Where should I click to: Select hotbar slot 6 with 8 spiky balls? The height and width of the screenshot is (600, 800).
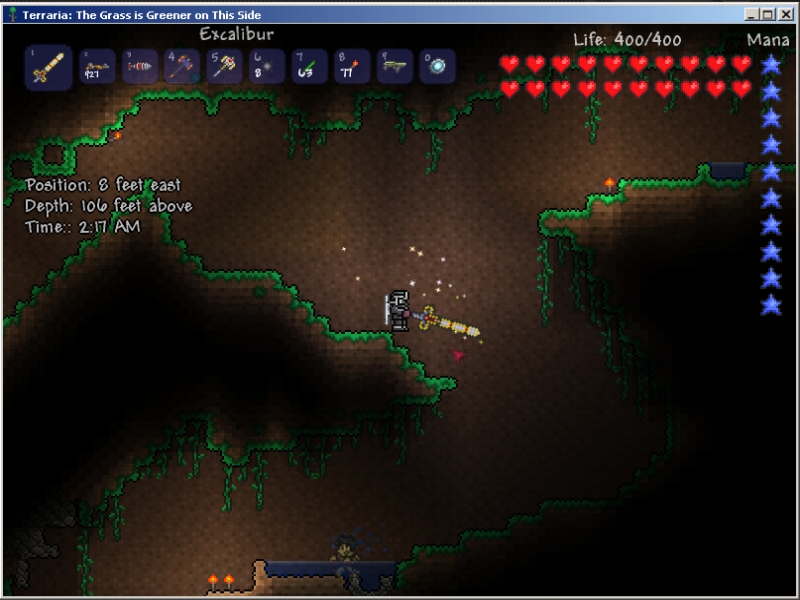click(x=266, y=67)
